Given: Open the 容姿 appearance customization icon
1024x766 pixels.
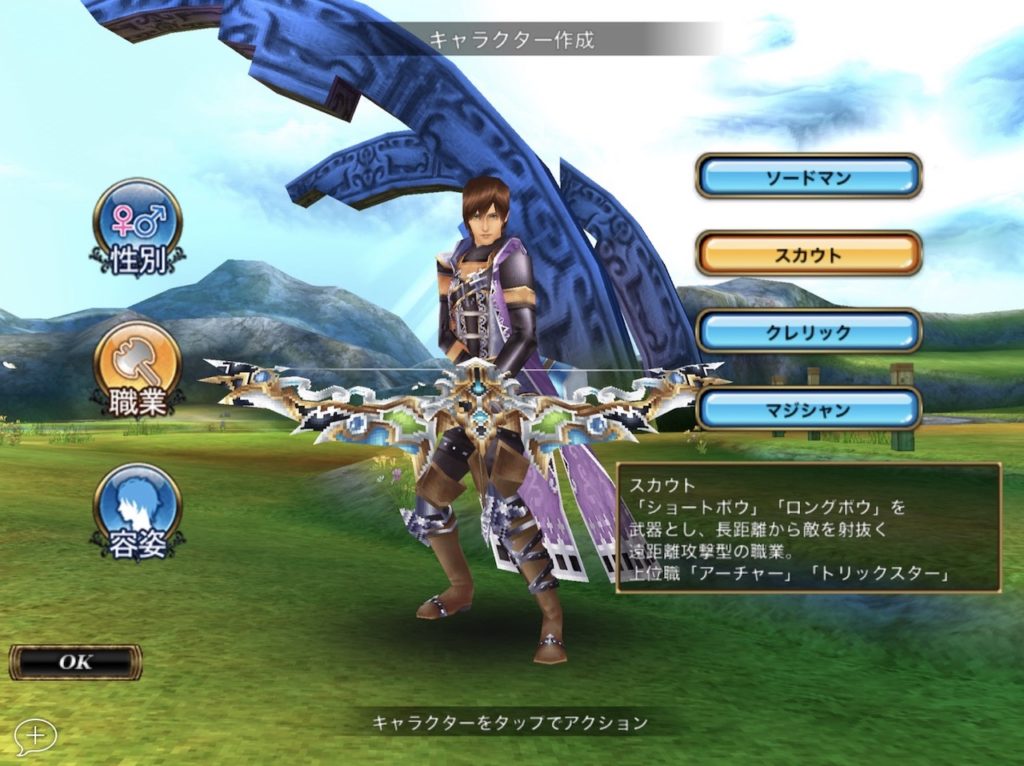Looking at the screenshot, I should click(137, 510).
